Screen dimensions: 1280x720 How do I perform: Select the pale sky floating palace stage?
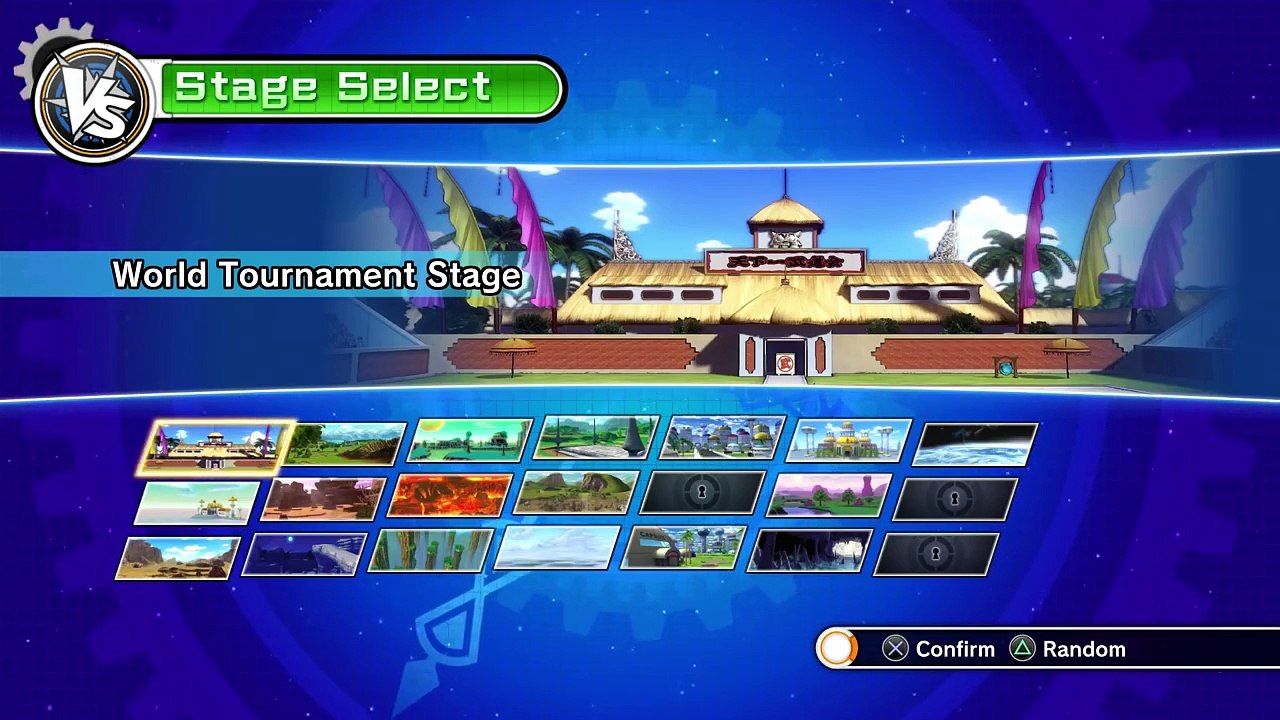tap(197, 502)
